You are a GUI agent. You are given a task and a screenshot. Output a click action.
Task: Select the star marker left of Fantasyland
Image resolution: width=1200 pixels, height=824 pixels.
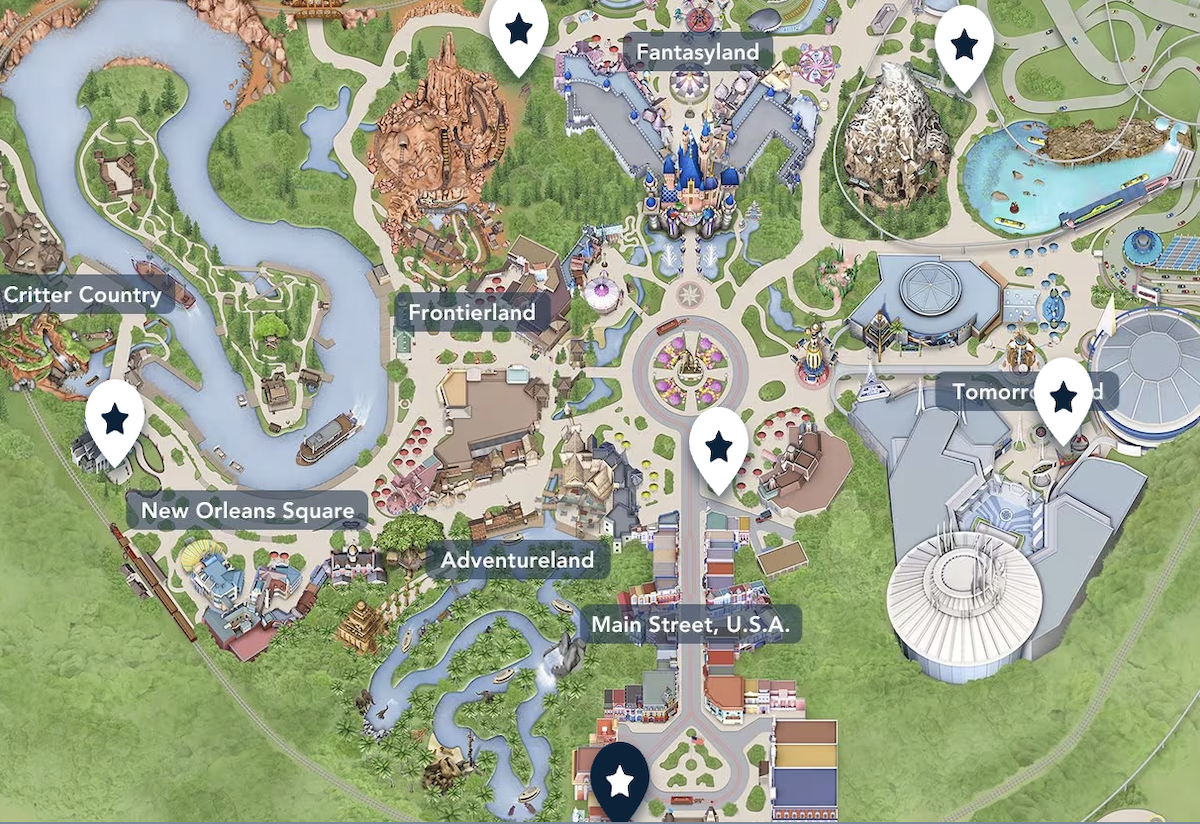tap(518, 30)
